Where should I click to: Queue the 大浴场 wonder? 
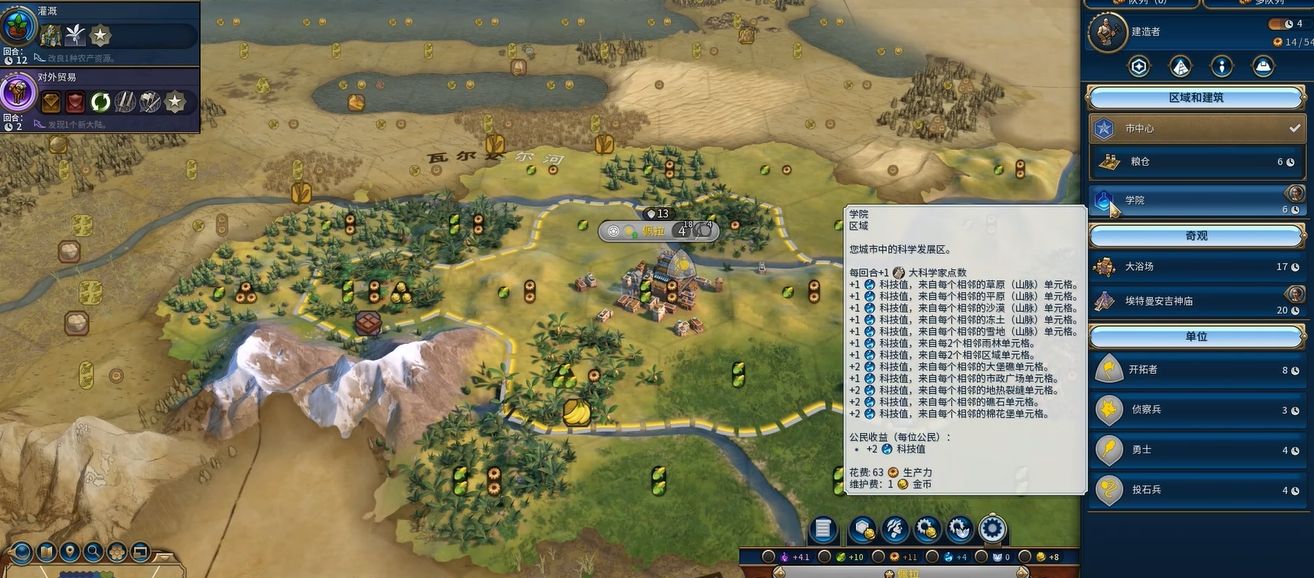coord(1196,267)
